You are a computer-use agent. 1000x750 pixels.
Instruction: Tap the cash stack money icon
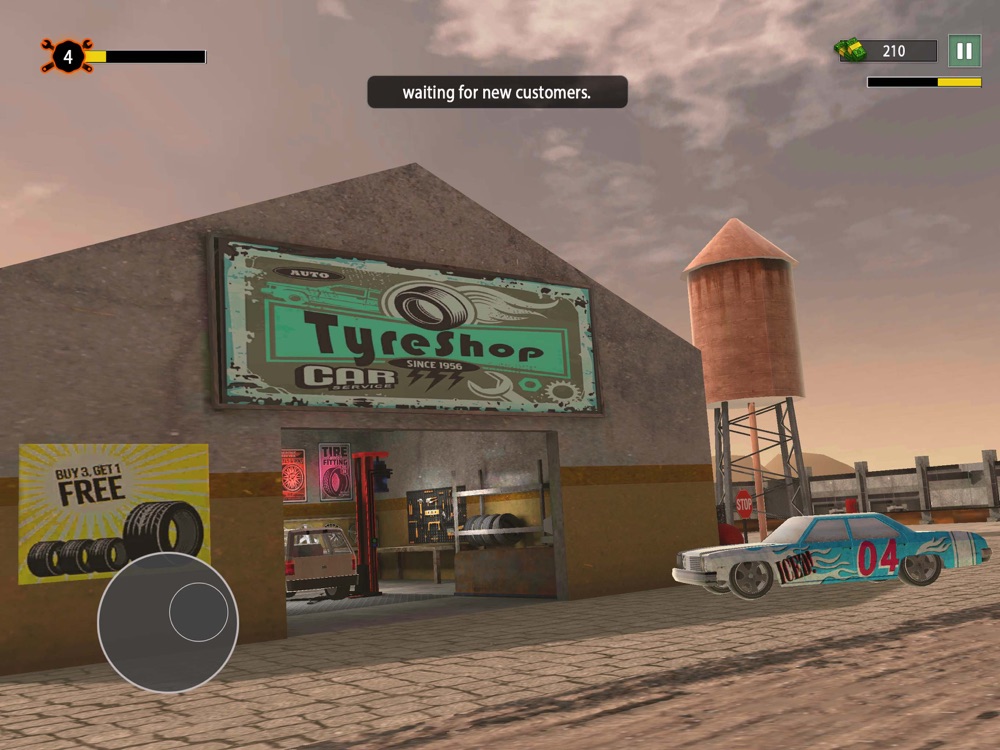(852, 51)
